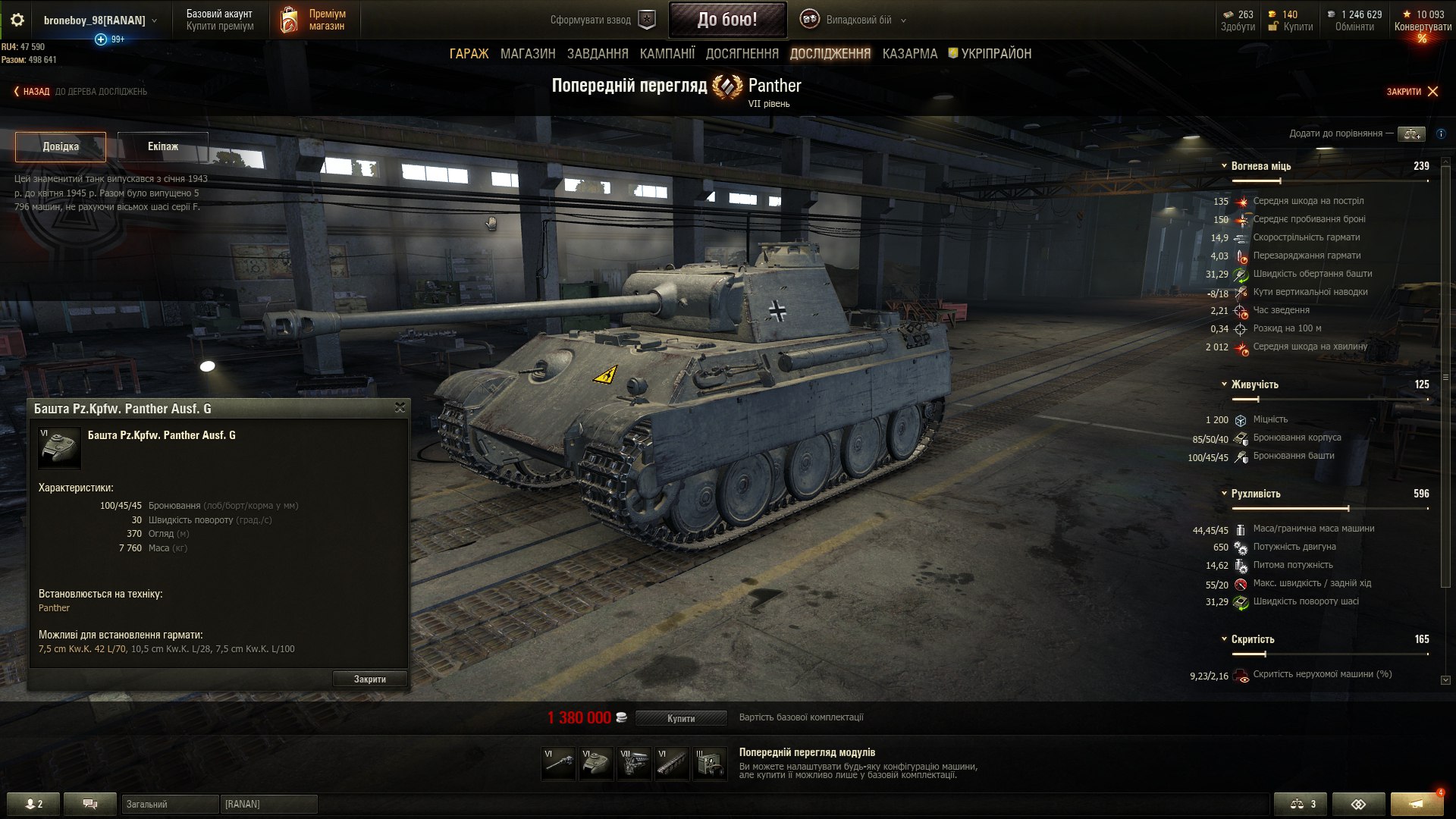This screenshot has width=1456, height=819.
Task: Open the Преміум магазин
Action: pos(313,20)
